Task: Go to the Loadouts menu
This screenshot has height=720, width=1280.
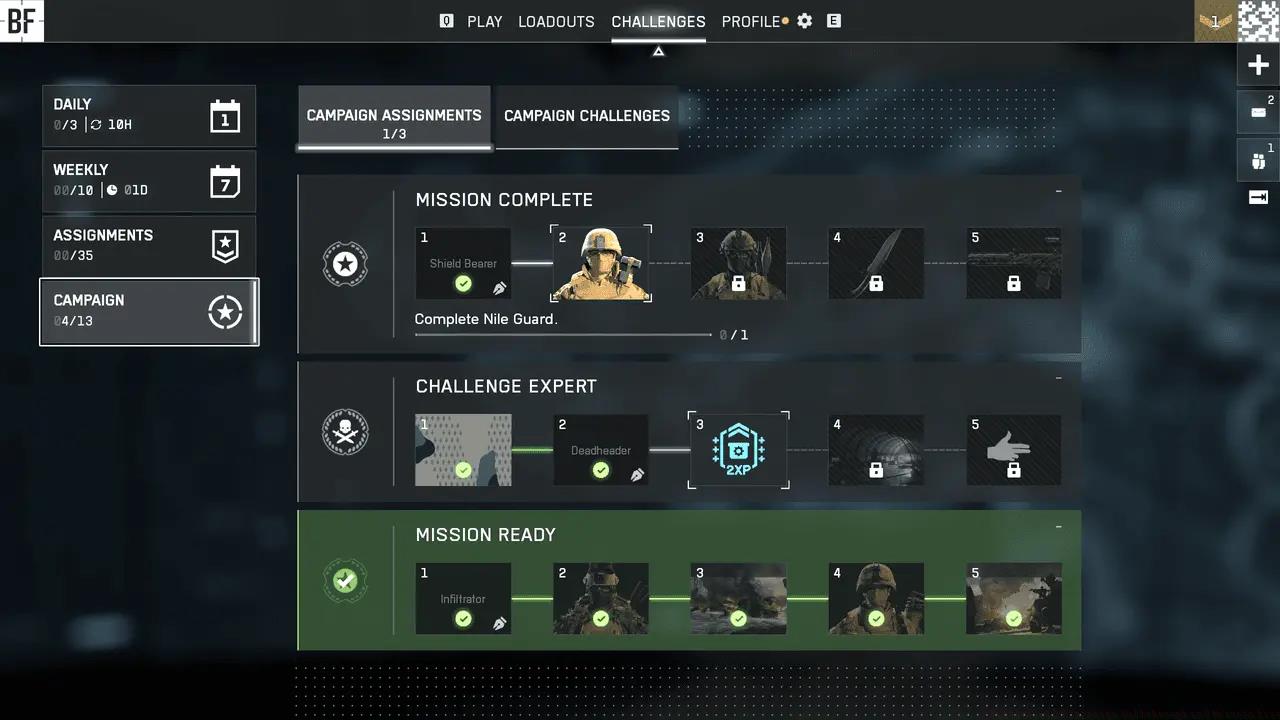Action: click(x=556, y=21)
